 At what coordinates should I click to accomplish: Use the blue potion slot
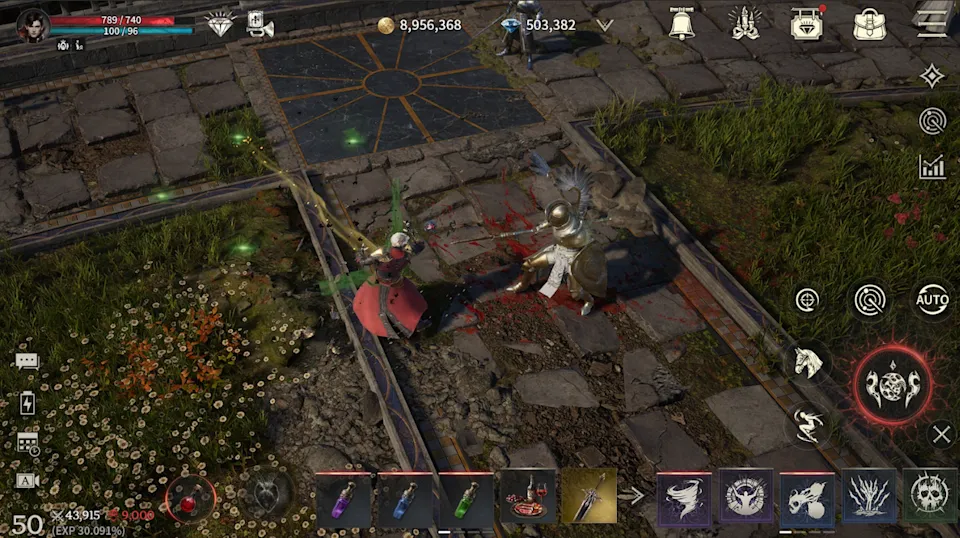point(405,499)
